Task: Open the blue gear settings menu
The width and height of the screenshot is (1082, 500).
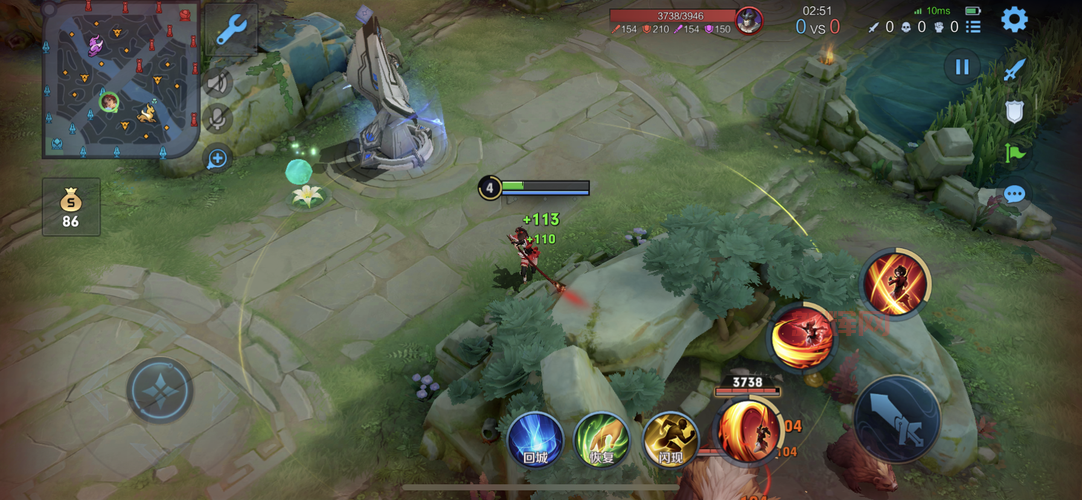Action: pos(1014,19)
